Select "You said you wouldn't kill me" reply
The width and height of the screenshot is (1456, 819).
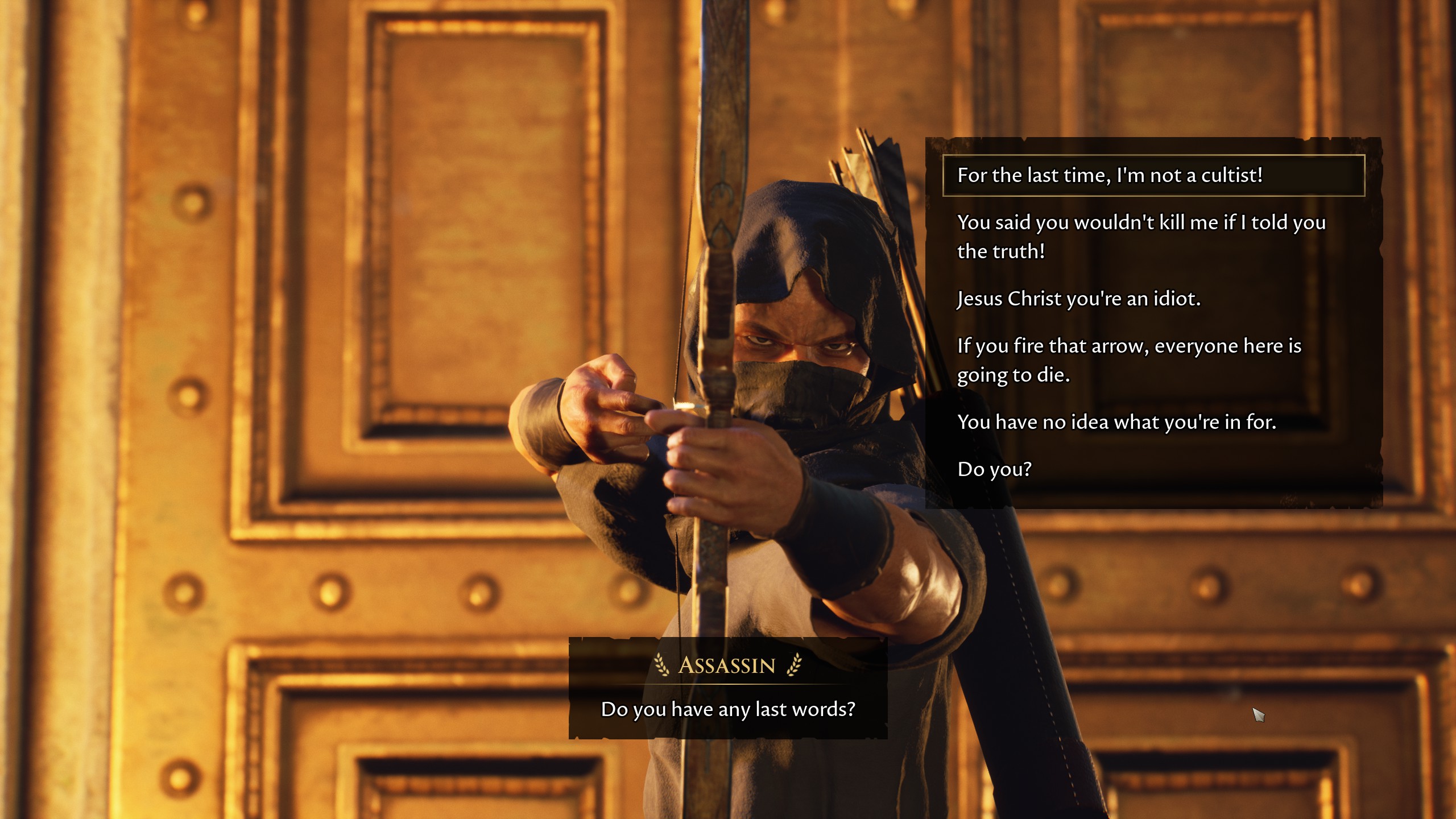click(x=1141, y=237)
